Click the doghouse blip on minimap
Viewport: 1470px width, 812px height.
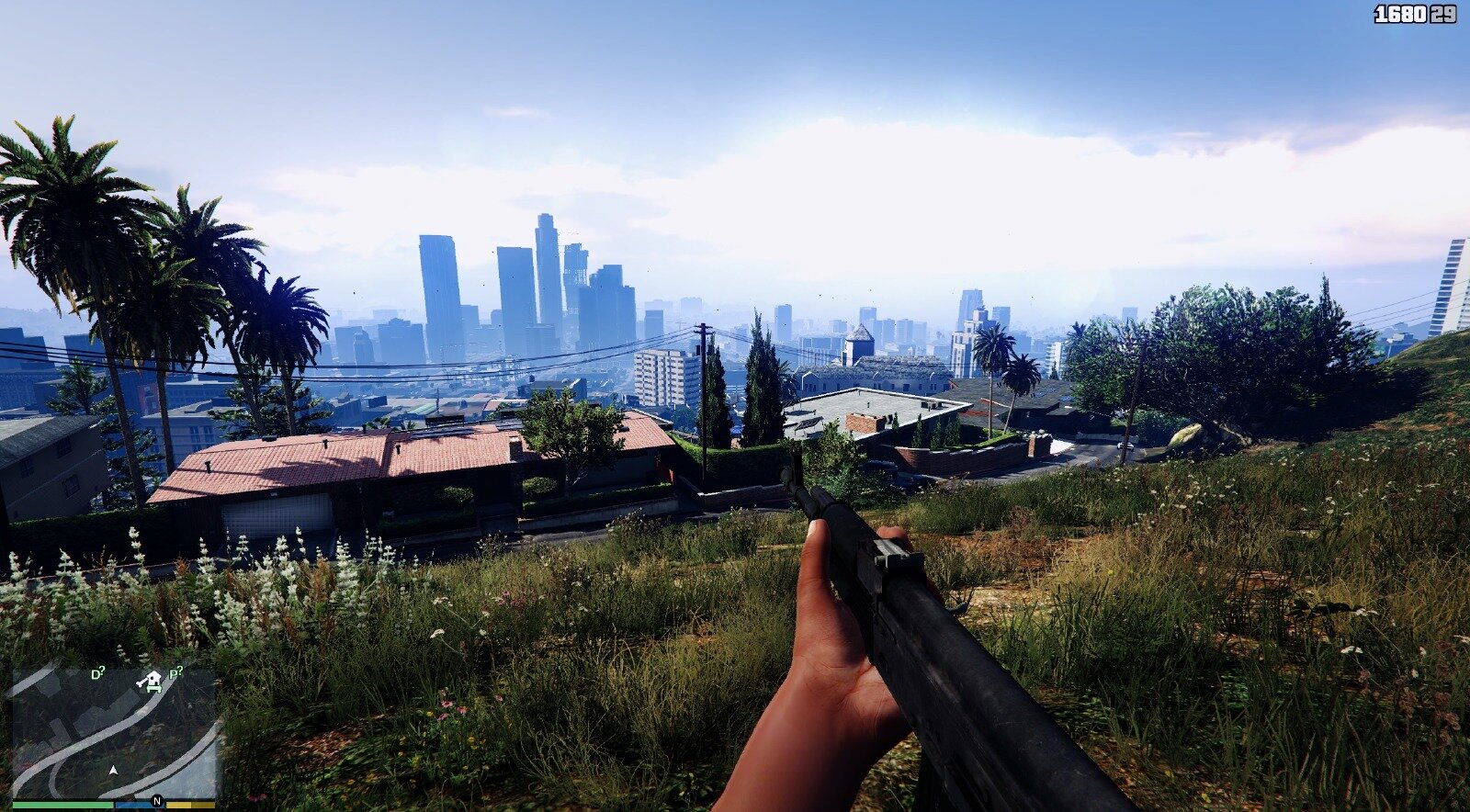tap(149, 681)
